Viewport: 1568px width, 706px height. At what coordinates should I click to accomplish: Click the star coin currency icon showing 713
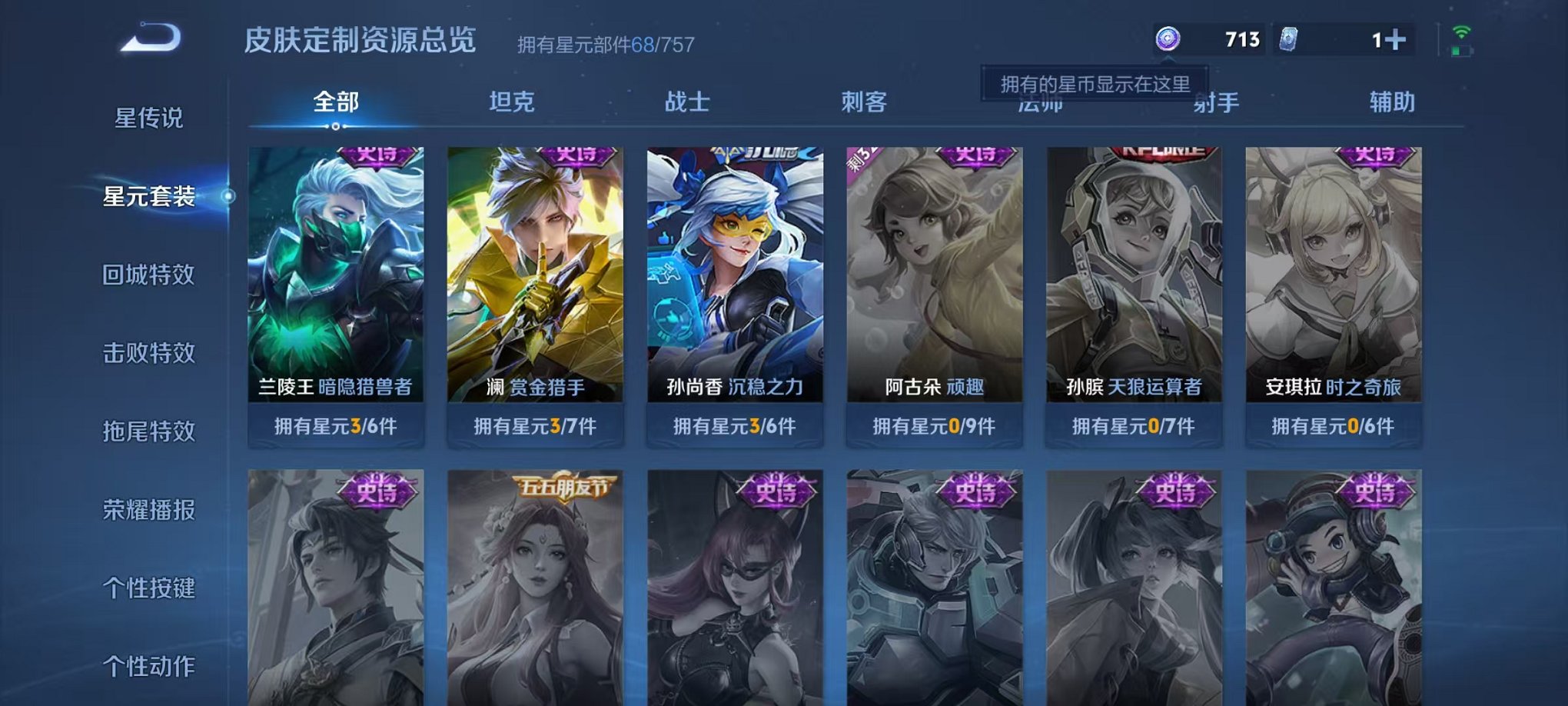(x=1168, y=37)
